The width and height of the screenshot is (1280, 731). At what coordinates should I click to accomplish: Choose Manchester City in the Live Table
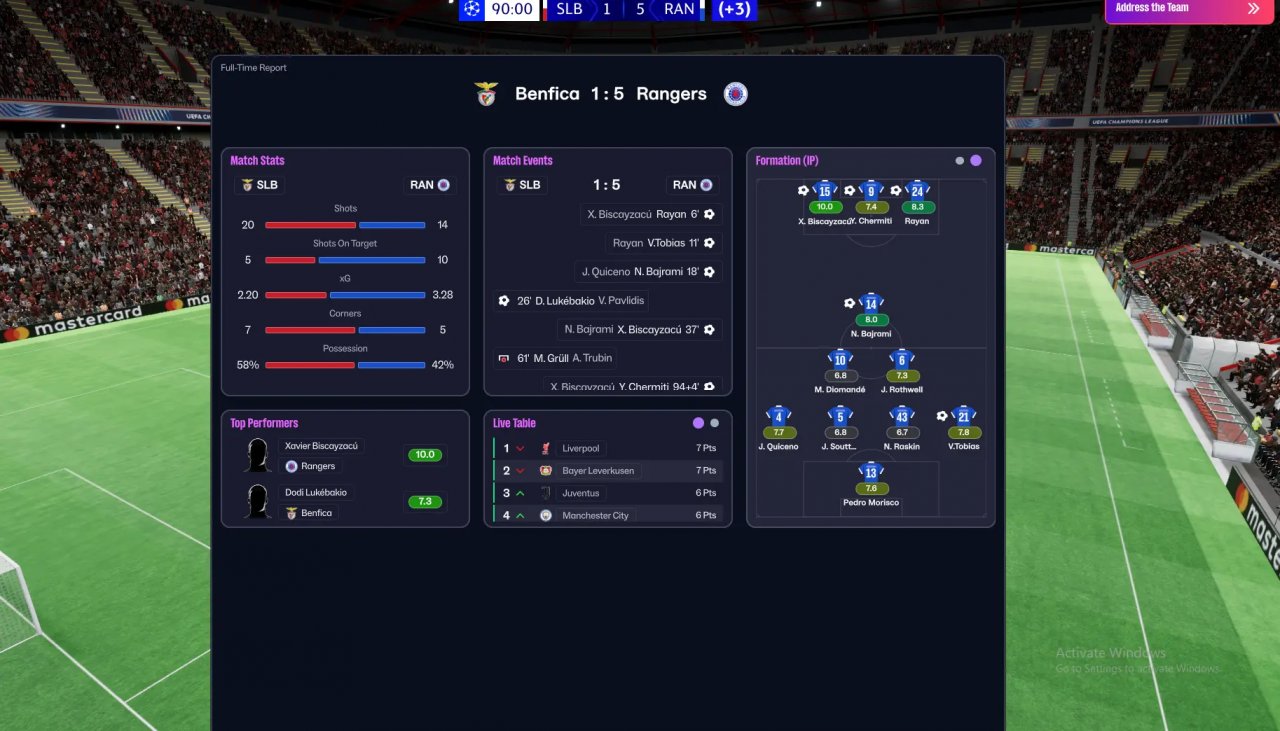594,515
